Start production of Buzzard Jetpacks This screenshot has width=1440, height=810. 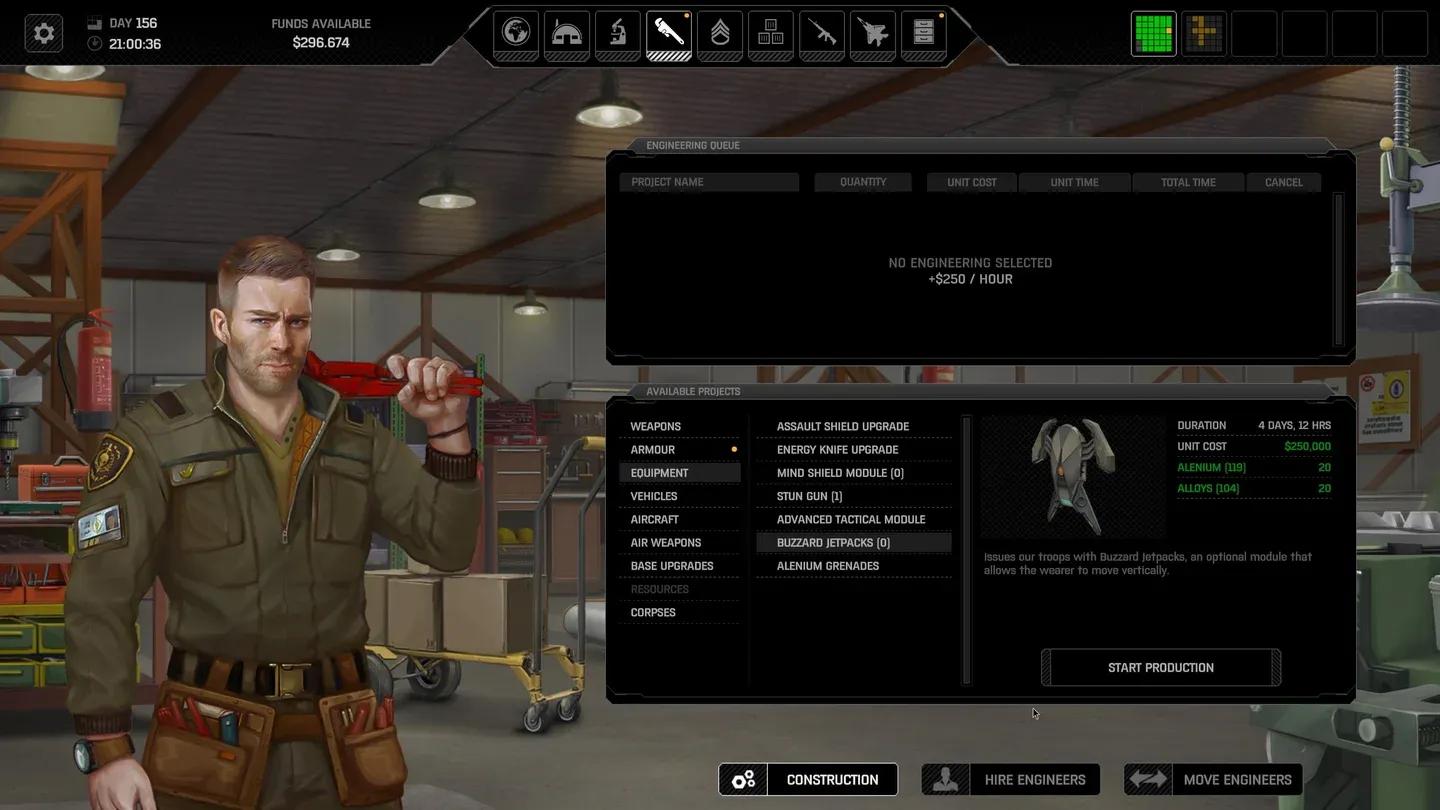pyautogui.click(x=1160, y=667)
